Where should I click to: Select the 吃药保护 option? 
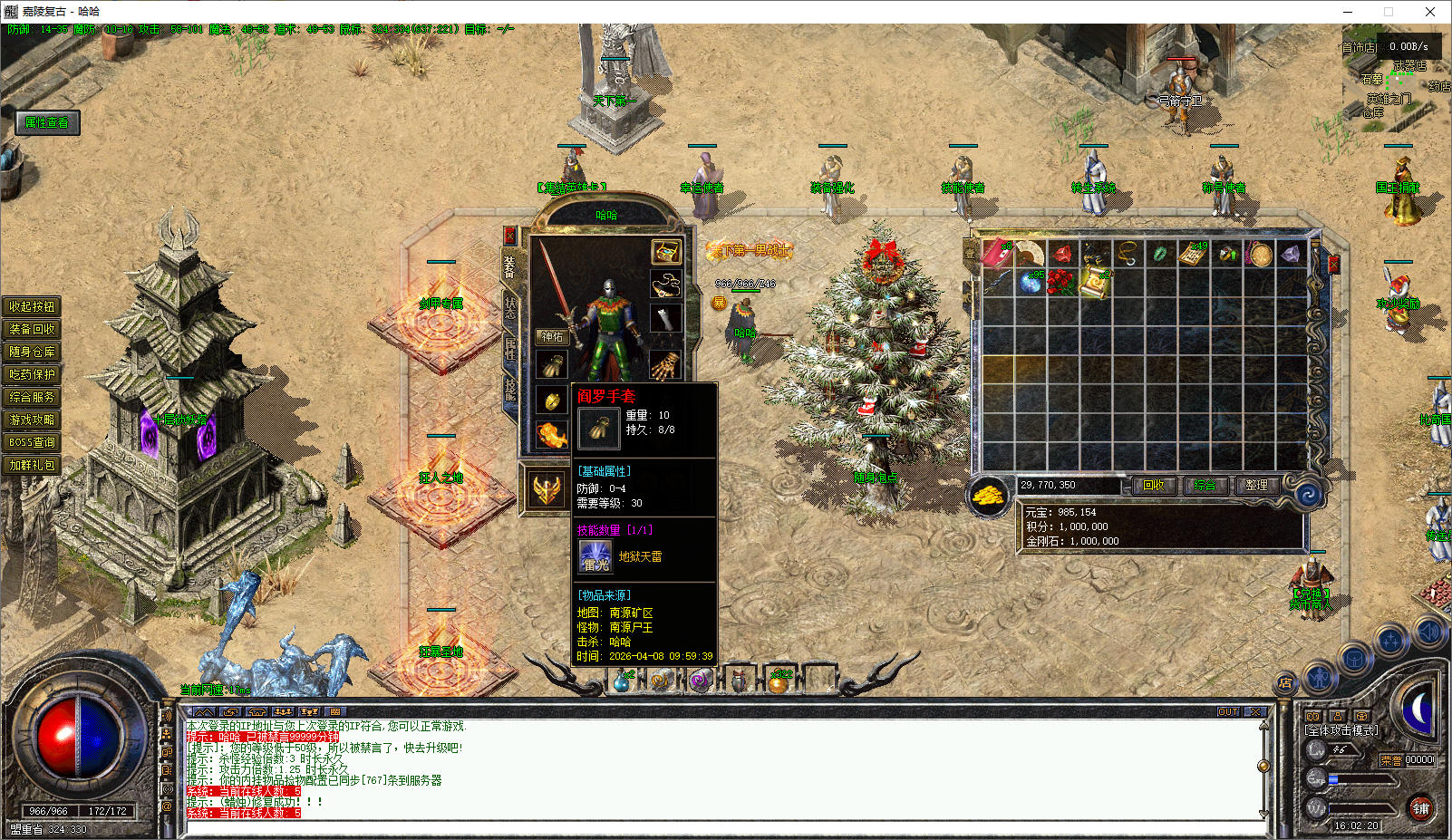pyautogui.click(x=32, y=374)
